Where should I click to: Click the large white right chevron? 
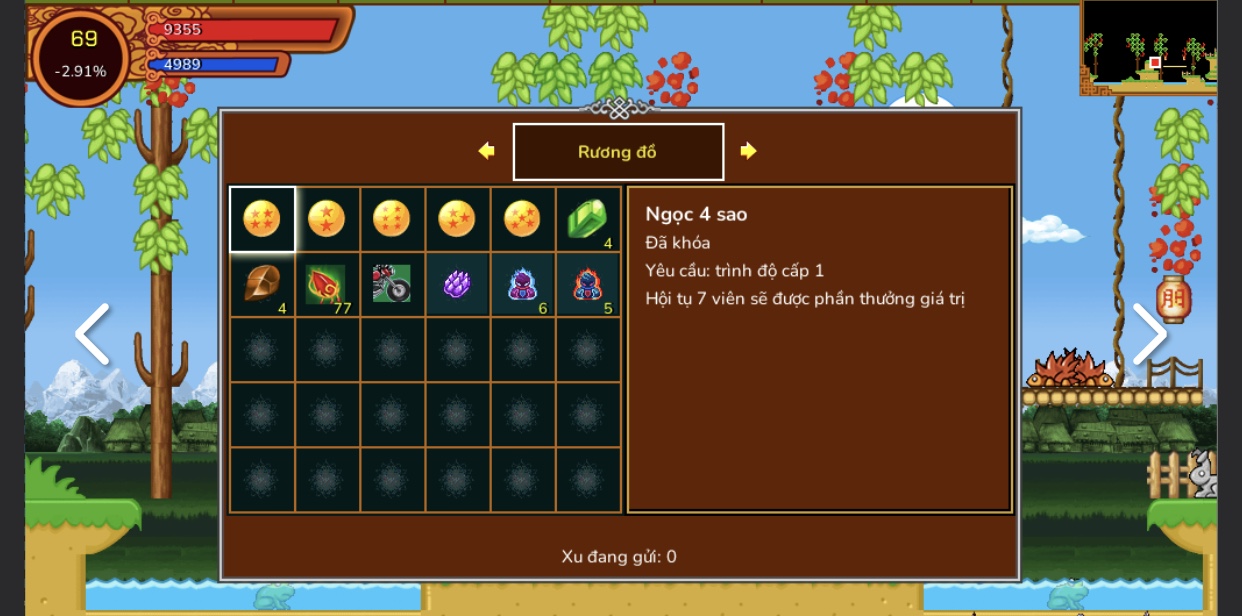(1149, 334)
